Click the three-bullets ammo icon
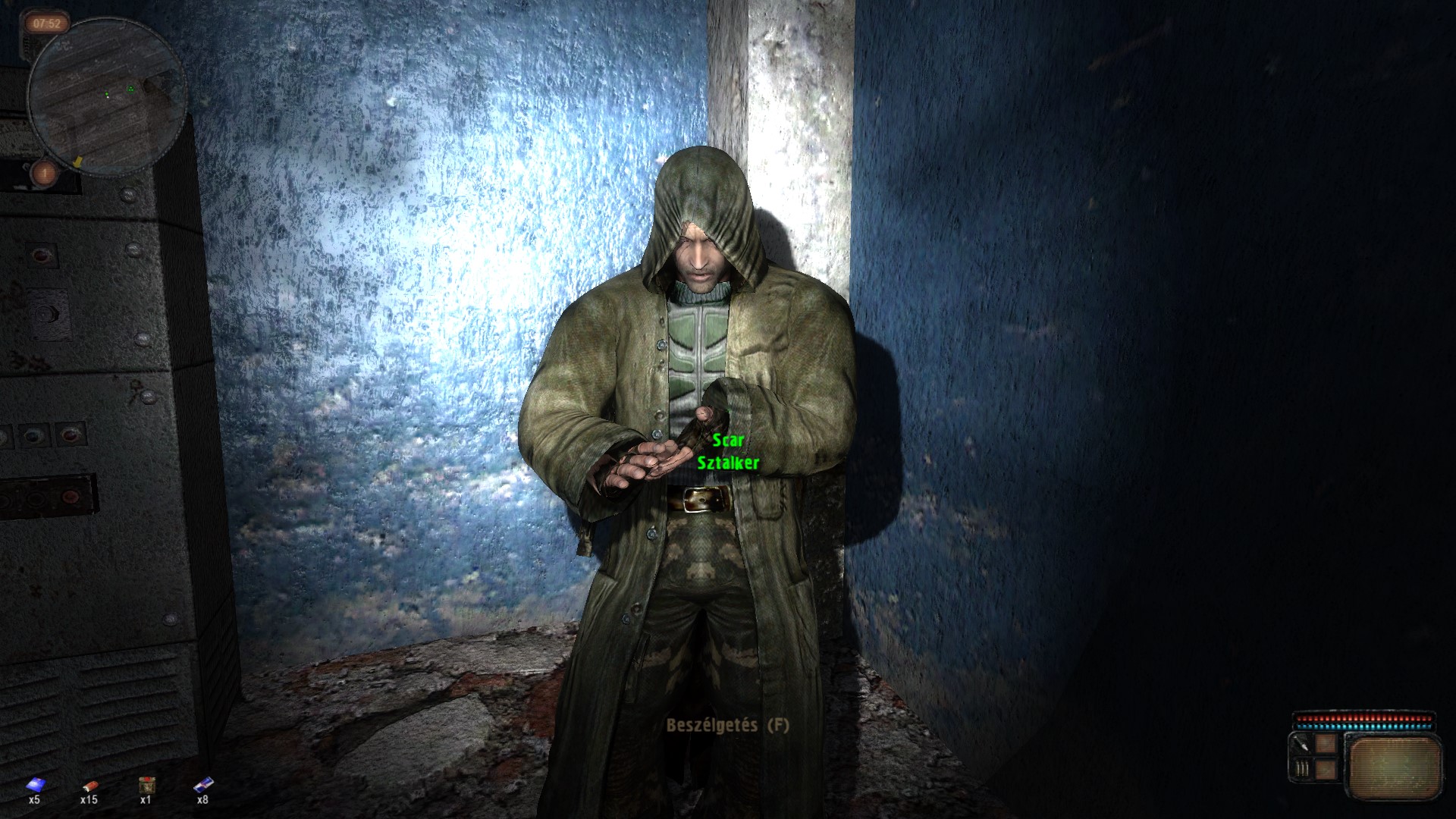This screenshot has width=1456, height=819. [1302, 769]
